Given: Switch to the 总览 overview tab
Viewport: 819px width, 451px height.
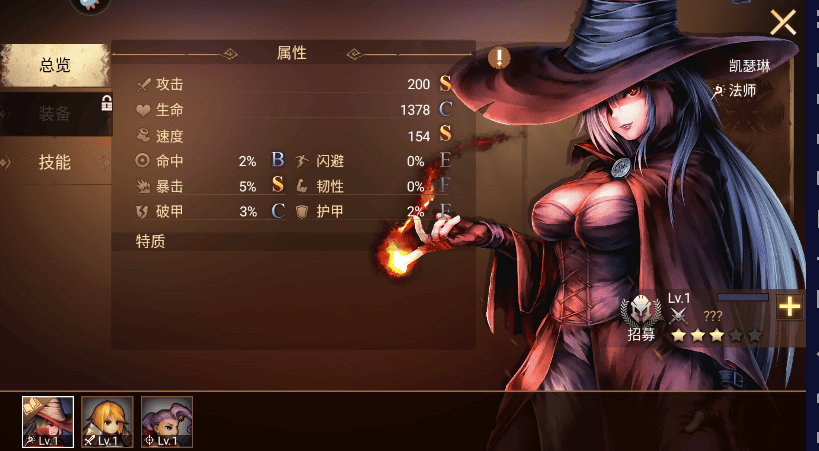Looking at the screenshot, I should click(55, 66).
